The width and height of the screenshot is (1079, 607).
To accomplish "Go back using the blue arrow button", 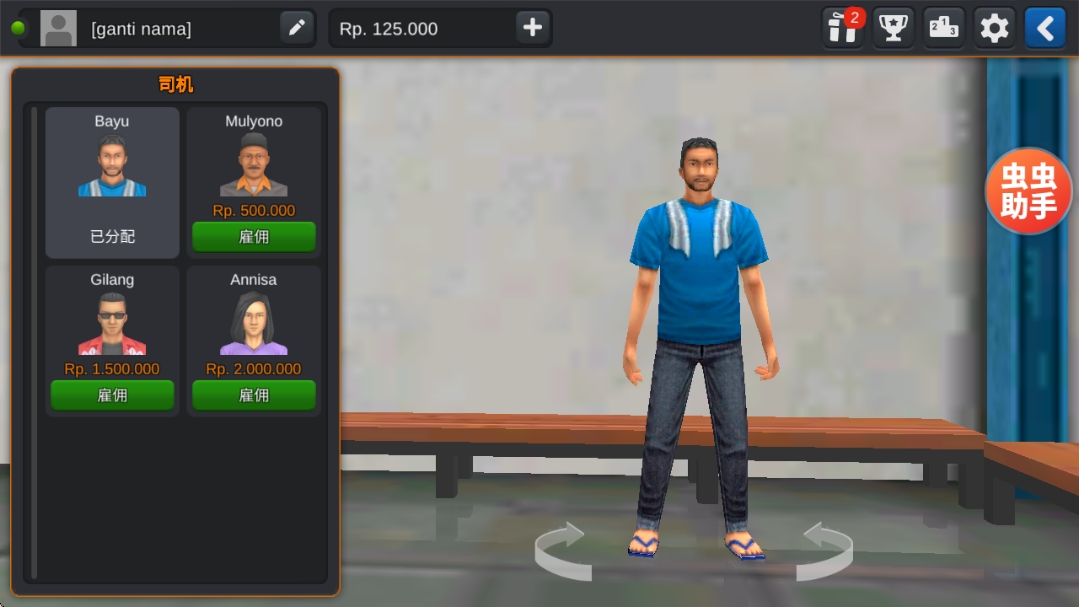I will (1045, 28).
